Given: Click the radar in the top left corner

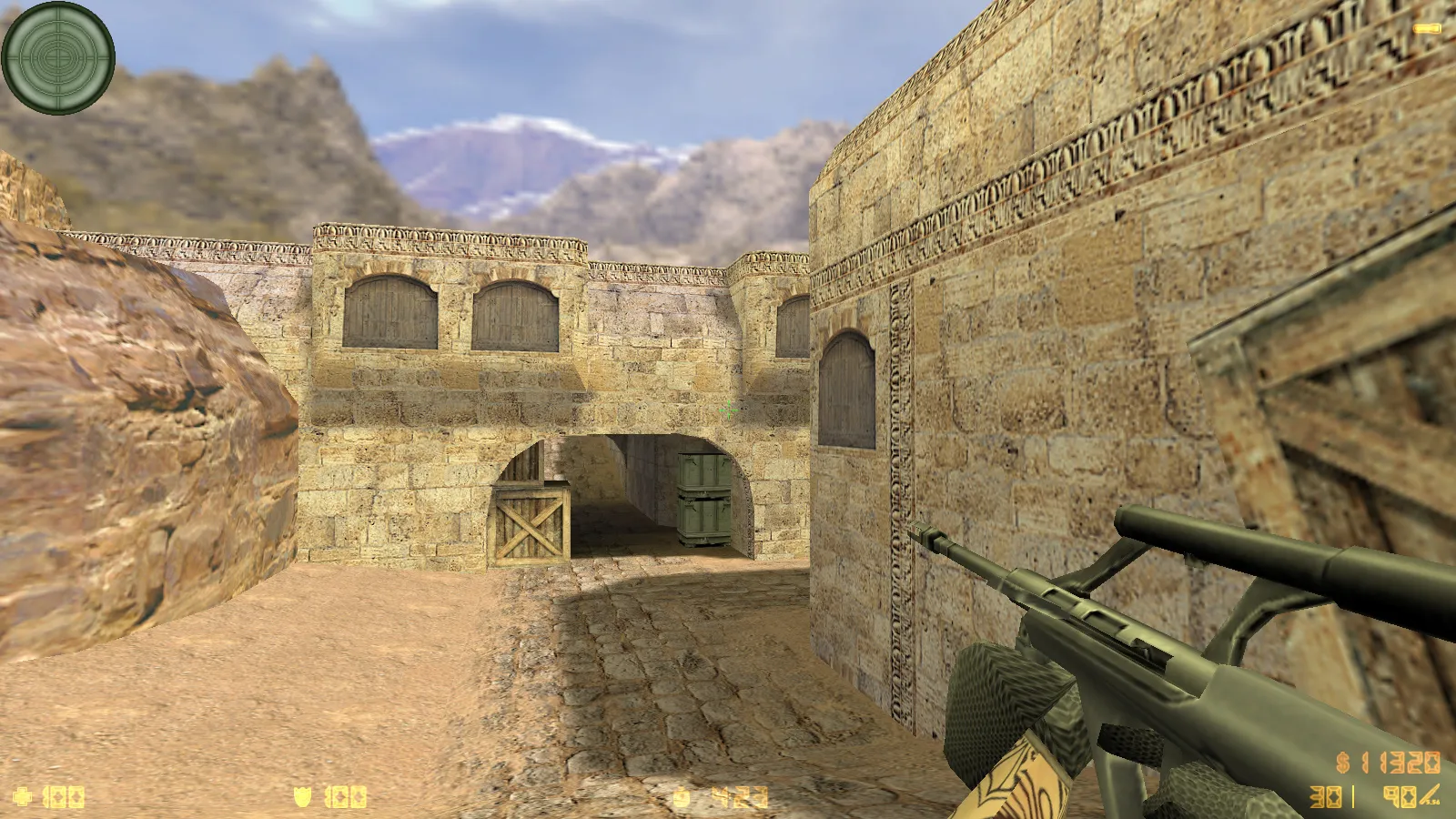Looking at the screenshot, I should (57, 56).
